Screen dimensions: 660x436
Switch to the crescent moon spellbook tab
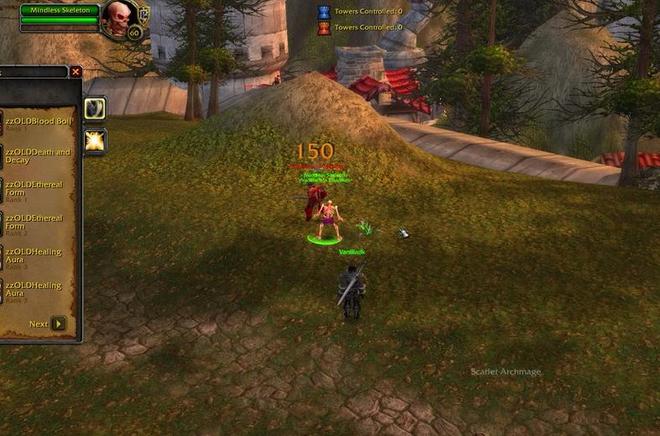click(x=95, y=108)
